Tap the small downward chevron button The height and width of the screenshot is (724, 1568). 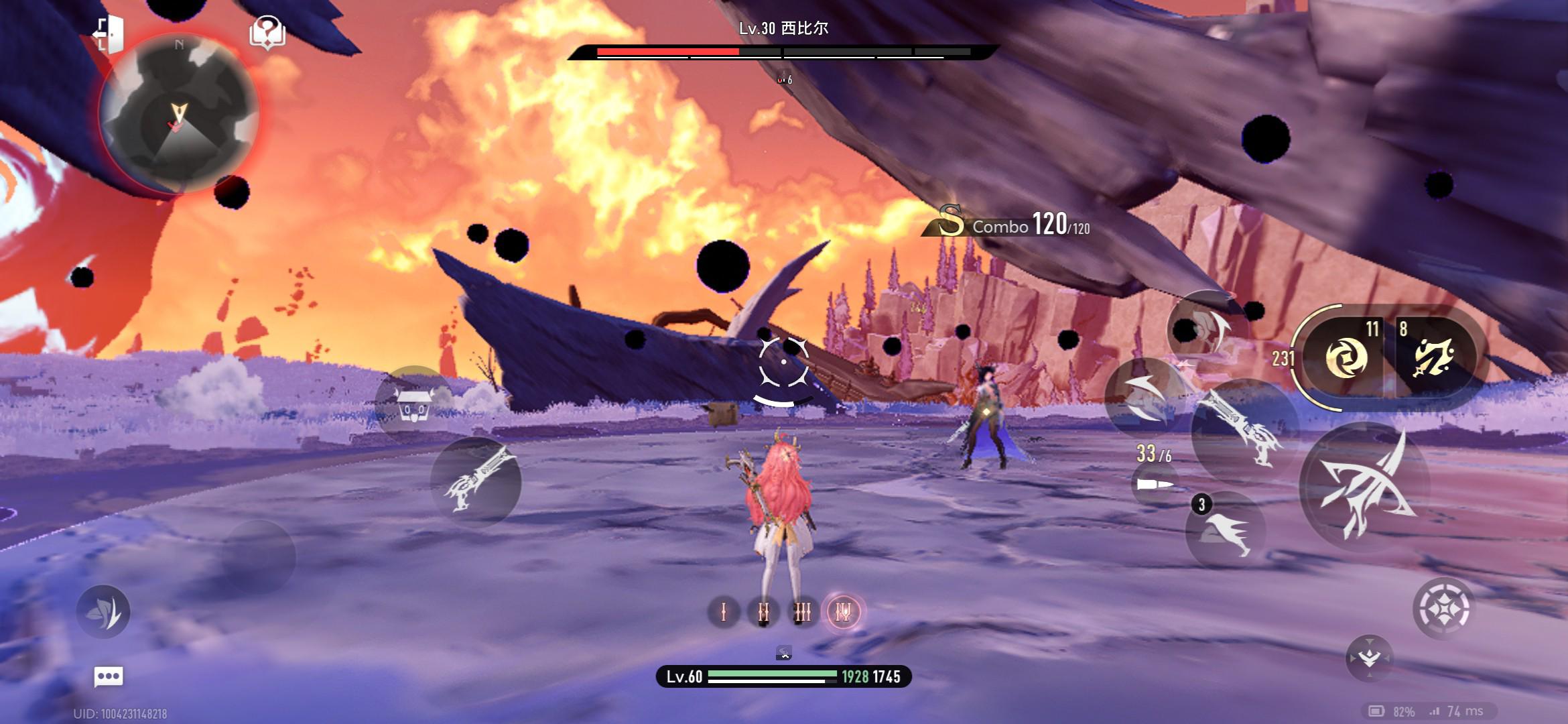click(x=1369, y=658)
